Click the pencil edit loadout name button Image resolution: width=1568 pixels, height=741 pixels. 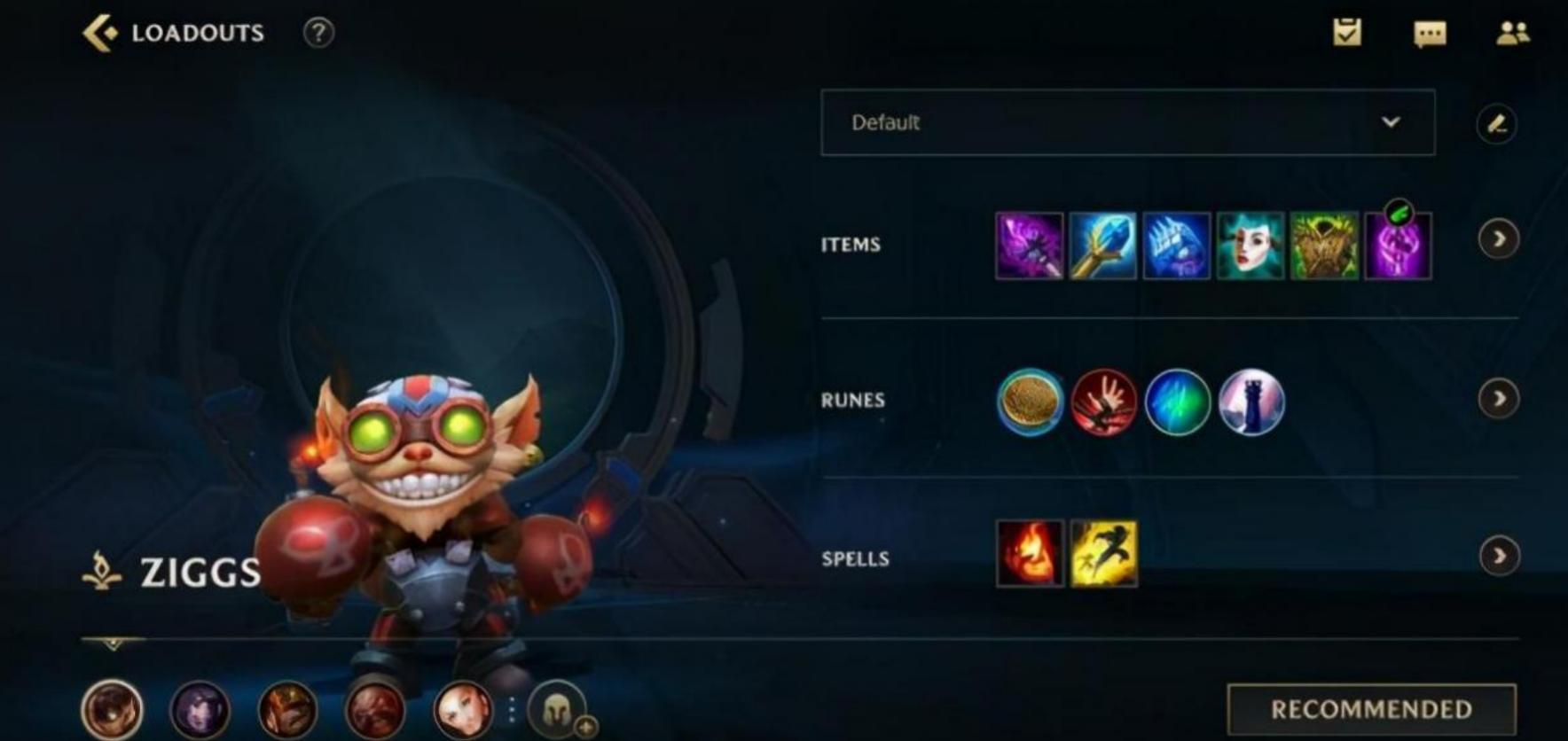[1496, 123]
